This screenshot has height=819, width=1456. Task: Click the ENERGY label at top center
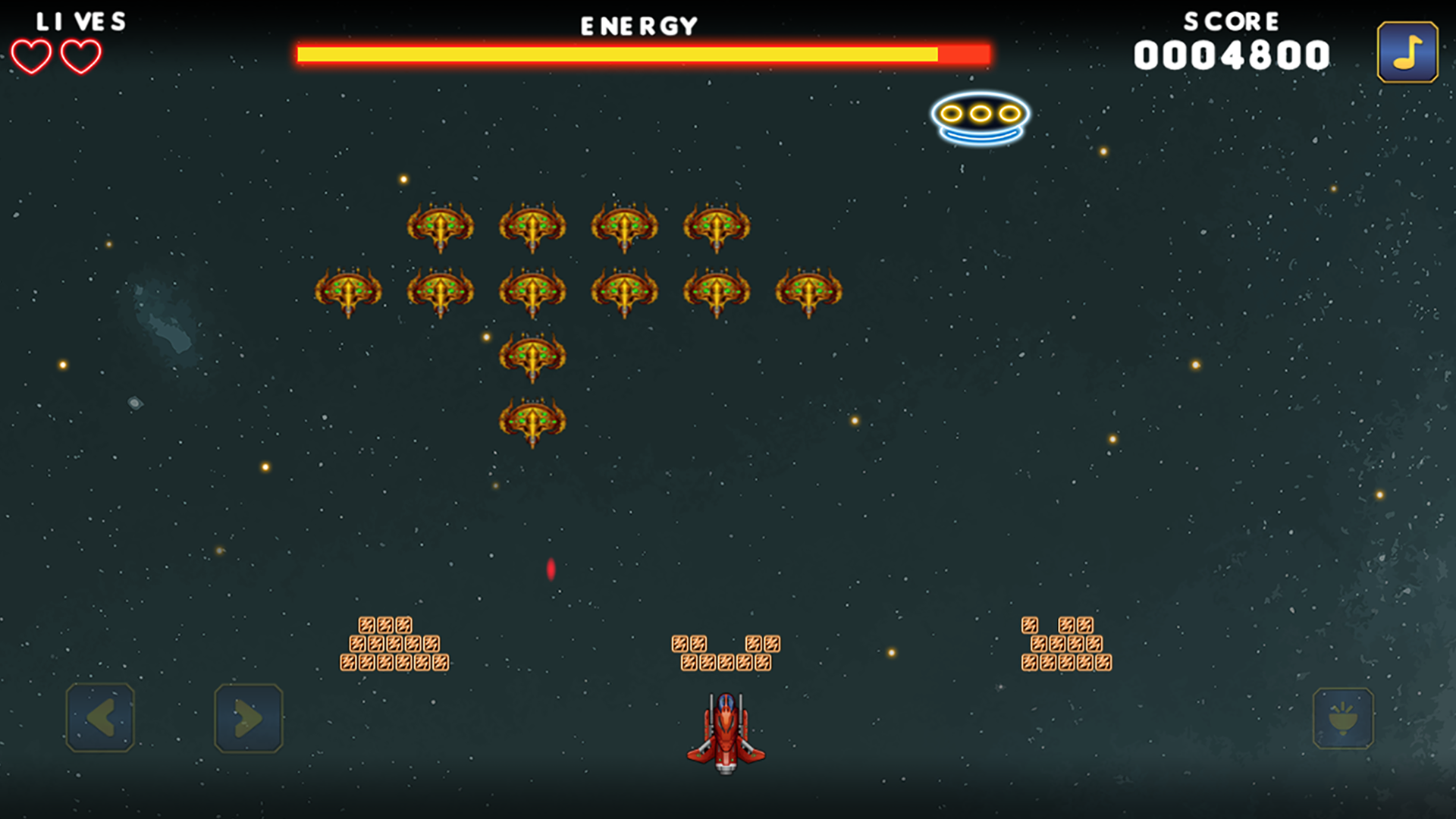tap(637, 24)
